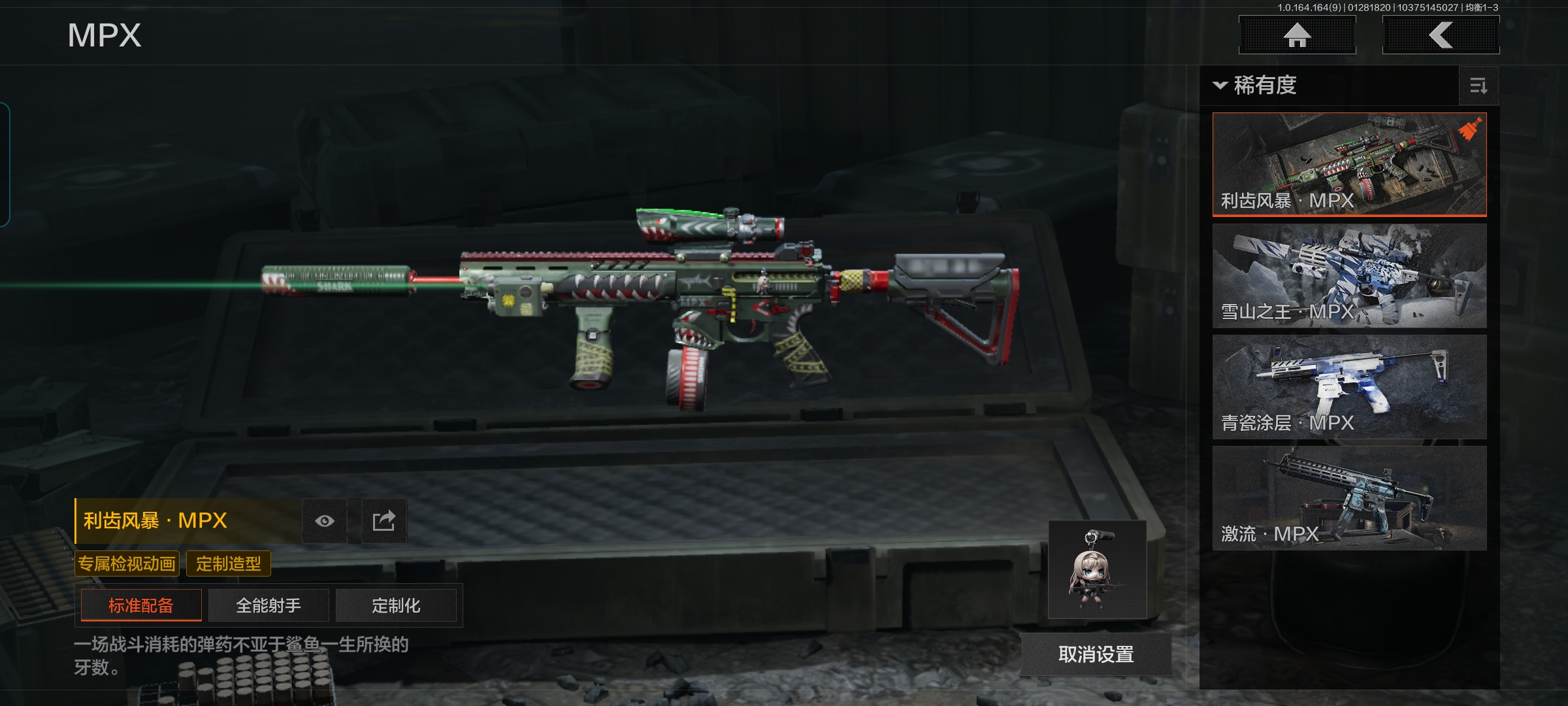Click the 取消设置 button
This screenshot has height=706, width=1568.
click(x=1096, y=654)
